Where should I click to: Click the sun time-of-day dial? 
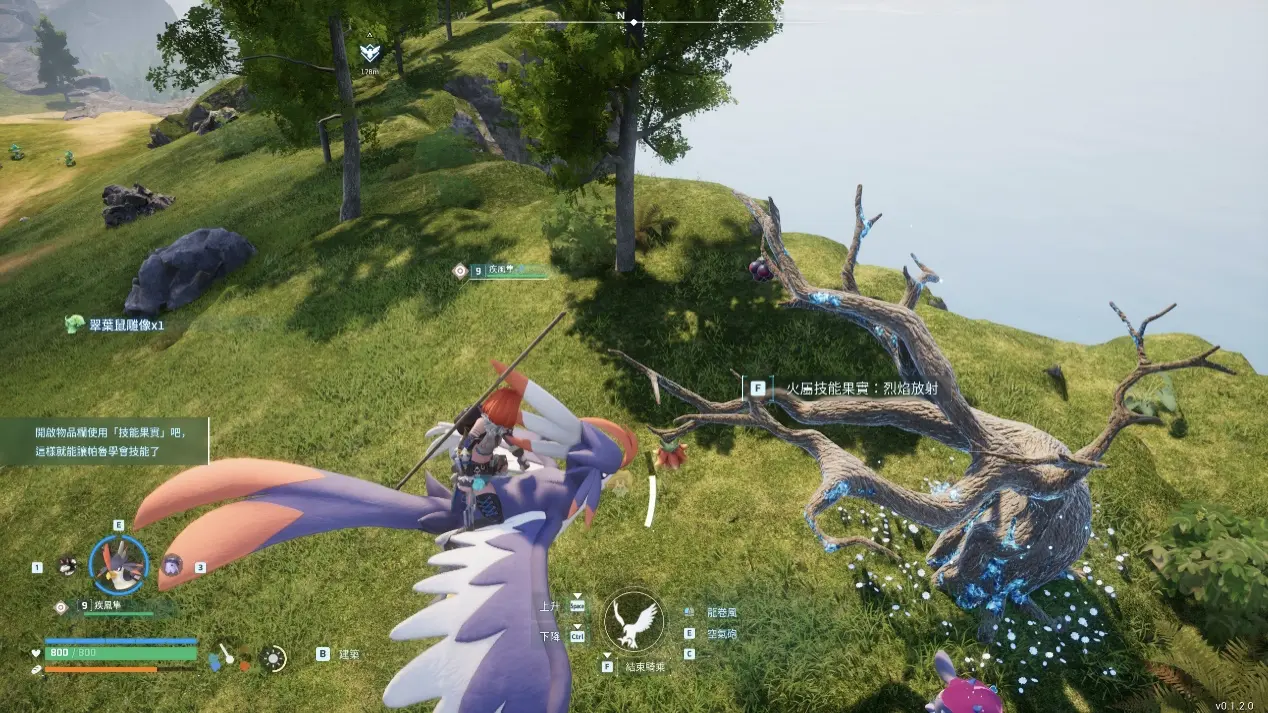(273, 658)
